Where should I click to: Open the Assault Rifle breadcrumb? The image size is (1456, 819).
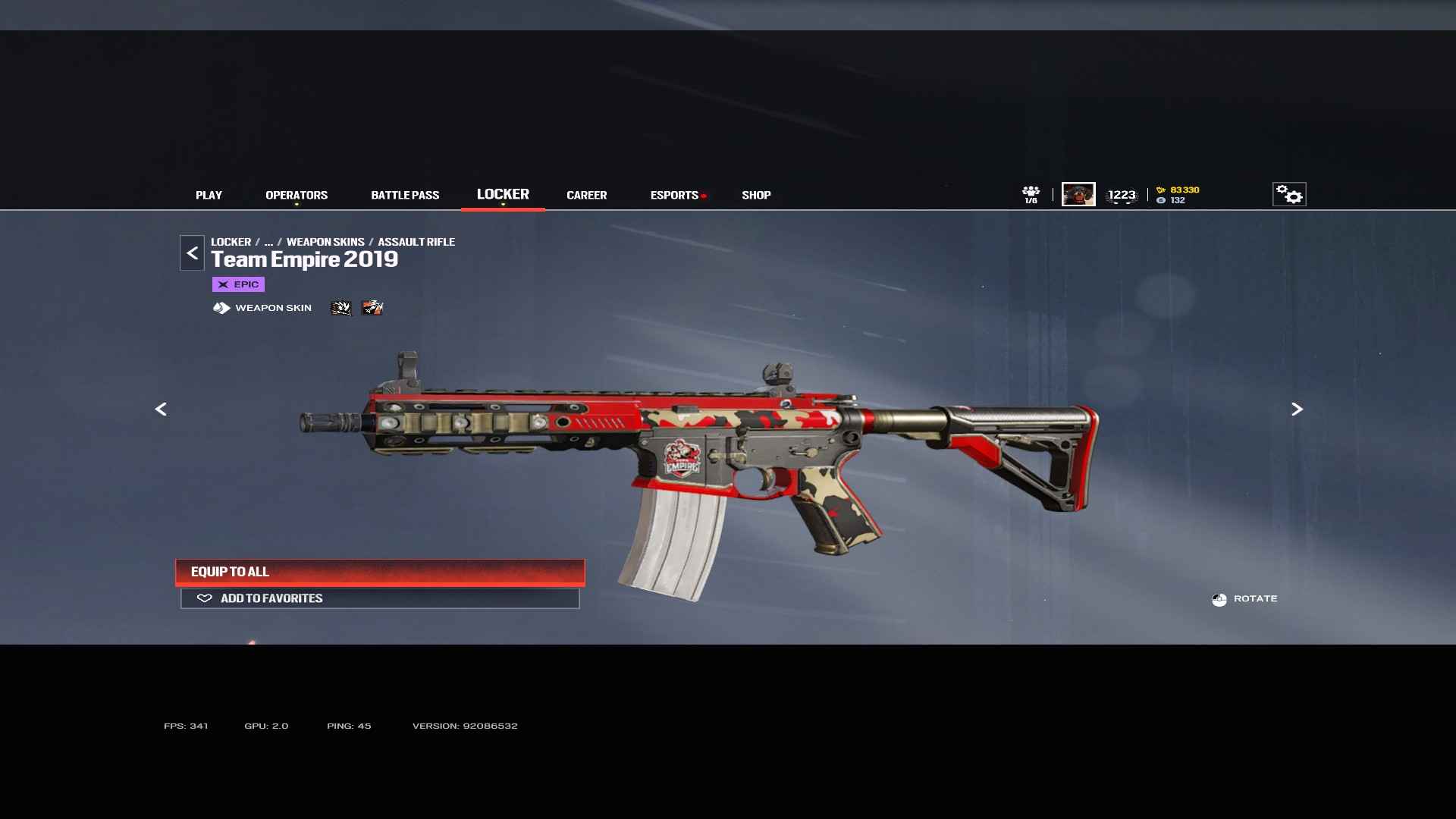[x=416, y=242]
